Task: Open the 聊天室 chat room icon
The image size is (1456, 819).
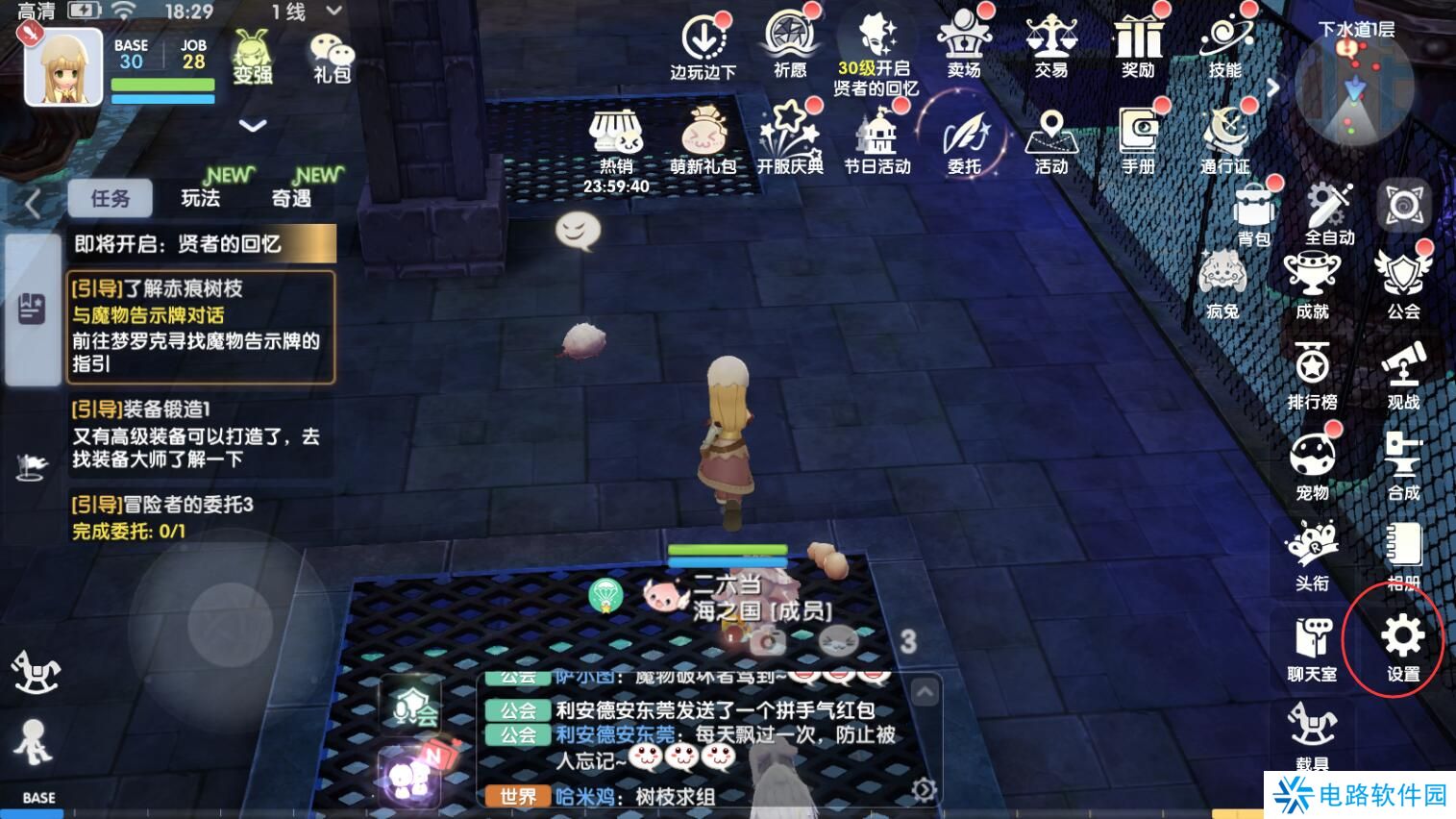Action: pyautogui.click(x=1314, y=639)
